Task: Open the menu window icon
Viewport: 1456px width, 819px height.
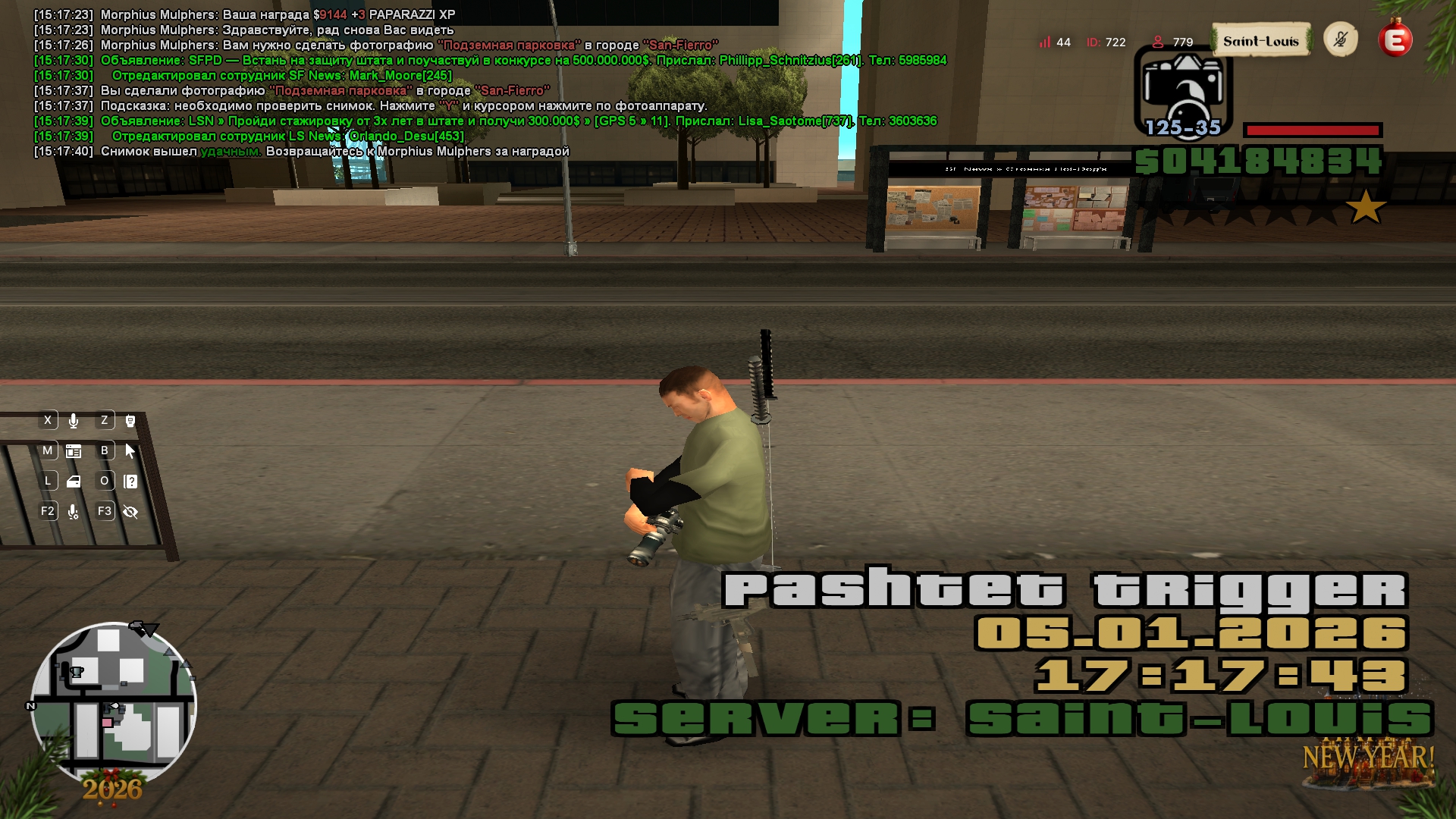Action: coord(74,451)
